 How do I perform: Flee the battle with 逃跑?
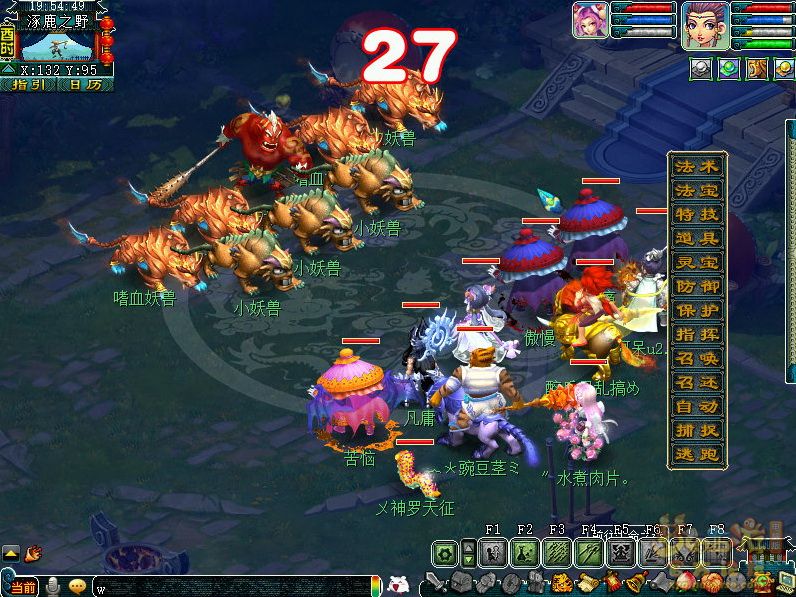697,454
